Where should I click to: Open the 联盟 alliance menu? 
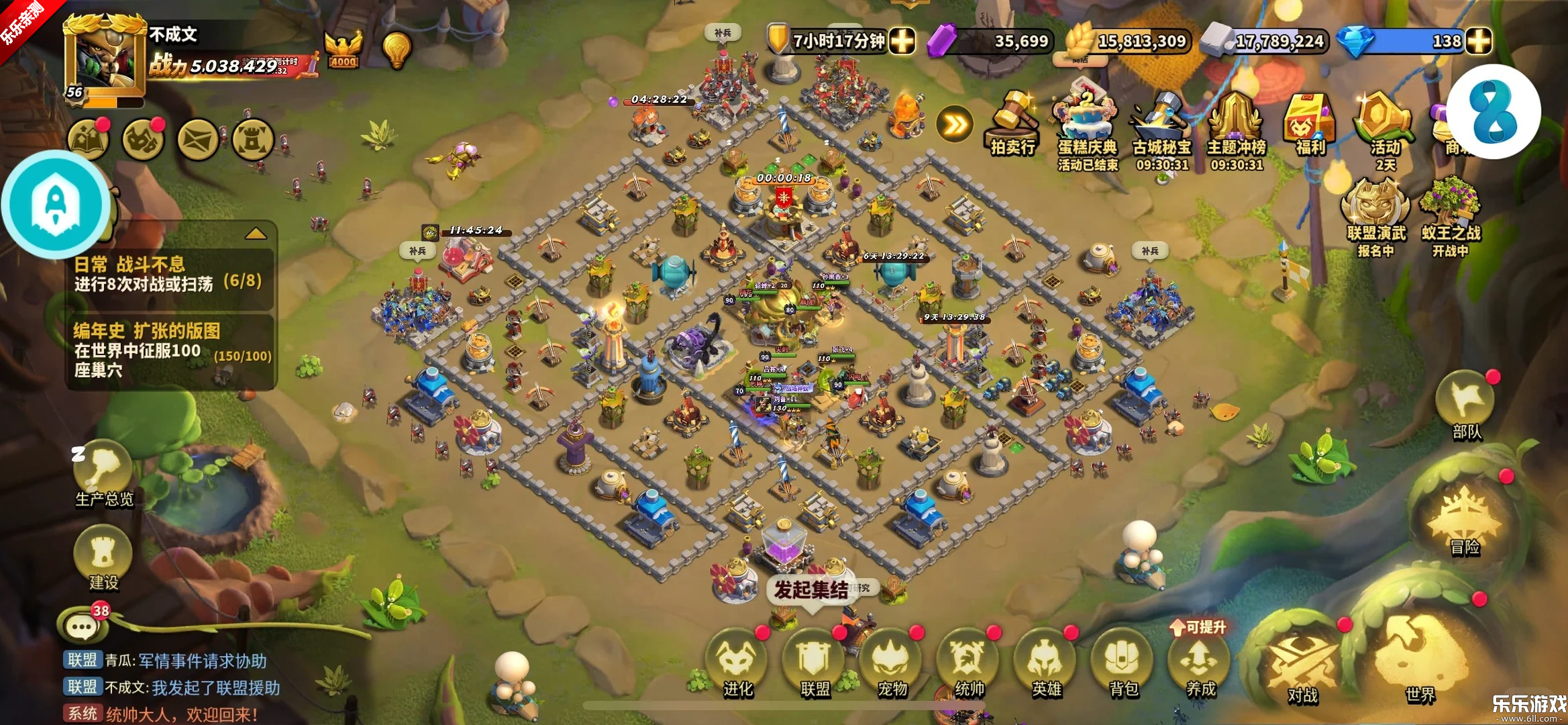tap(815, 661)
